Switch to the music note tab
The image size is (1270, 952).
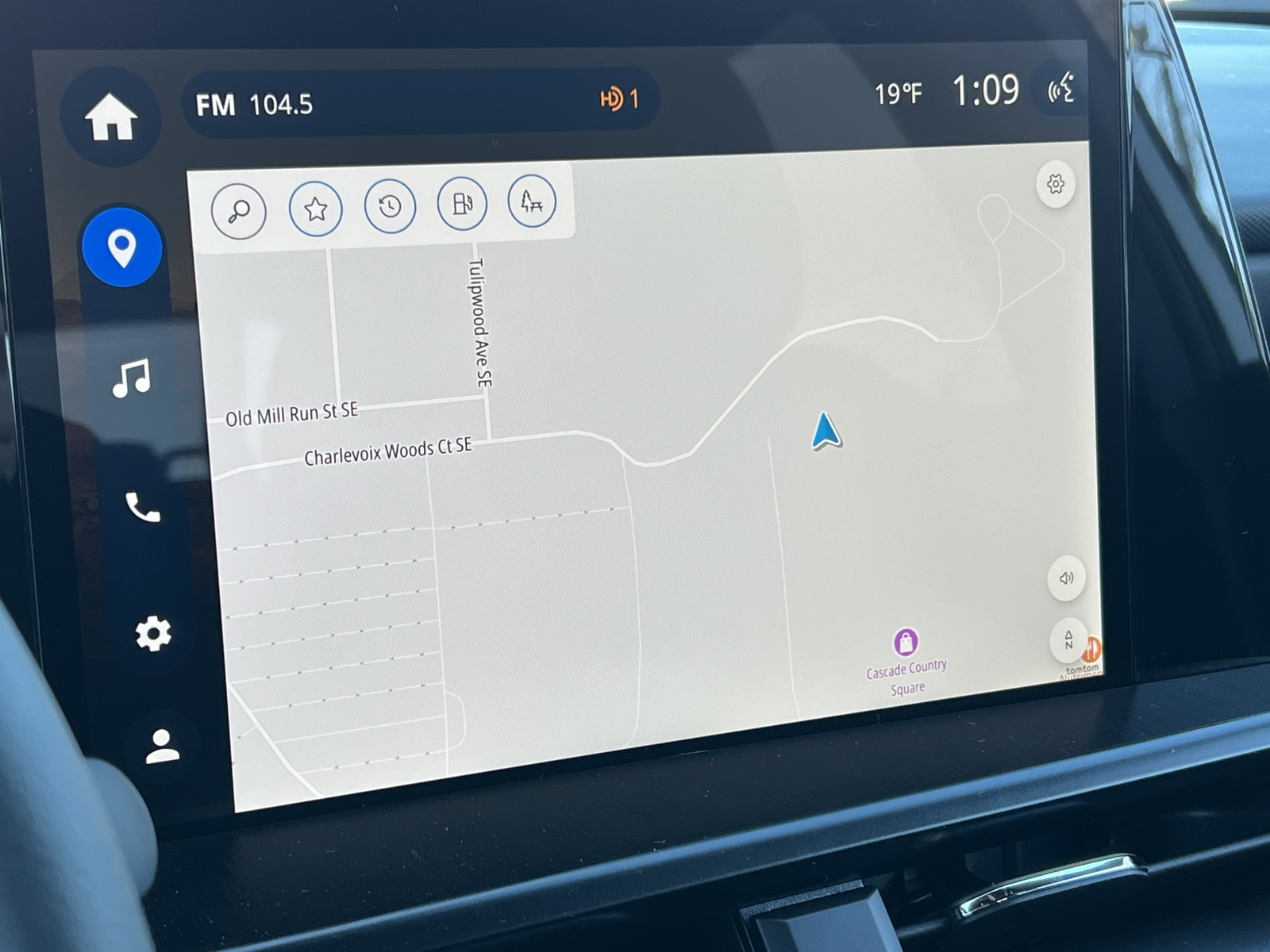click(132, 378)
